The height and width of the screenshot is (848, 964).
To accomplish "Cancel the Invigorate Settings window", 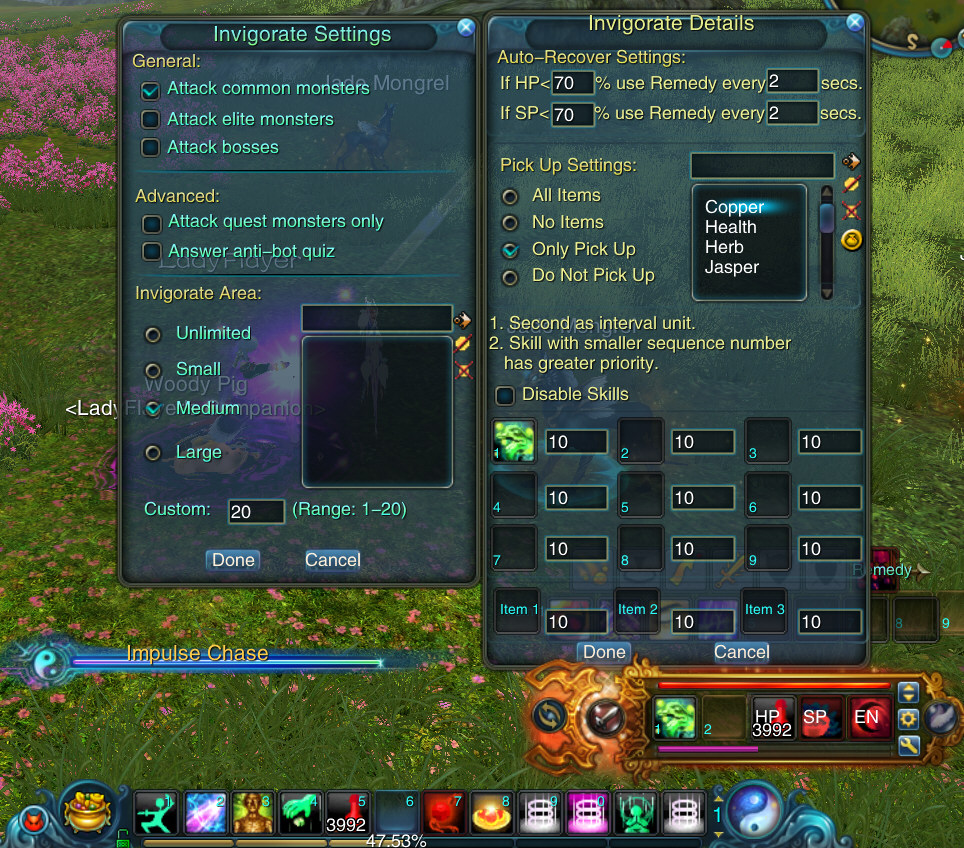I will 333,560.
